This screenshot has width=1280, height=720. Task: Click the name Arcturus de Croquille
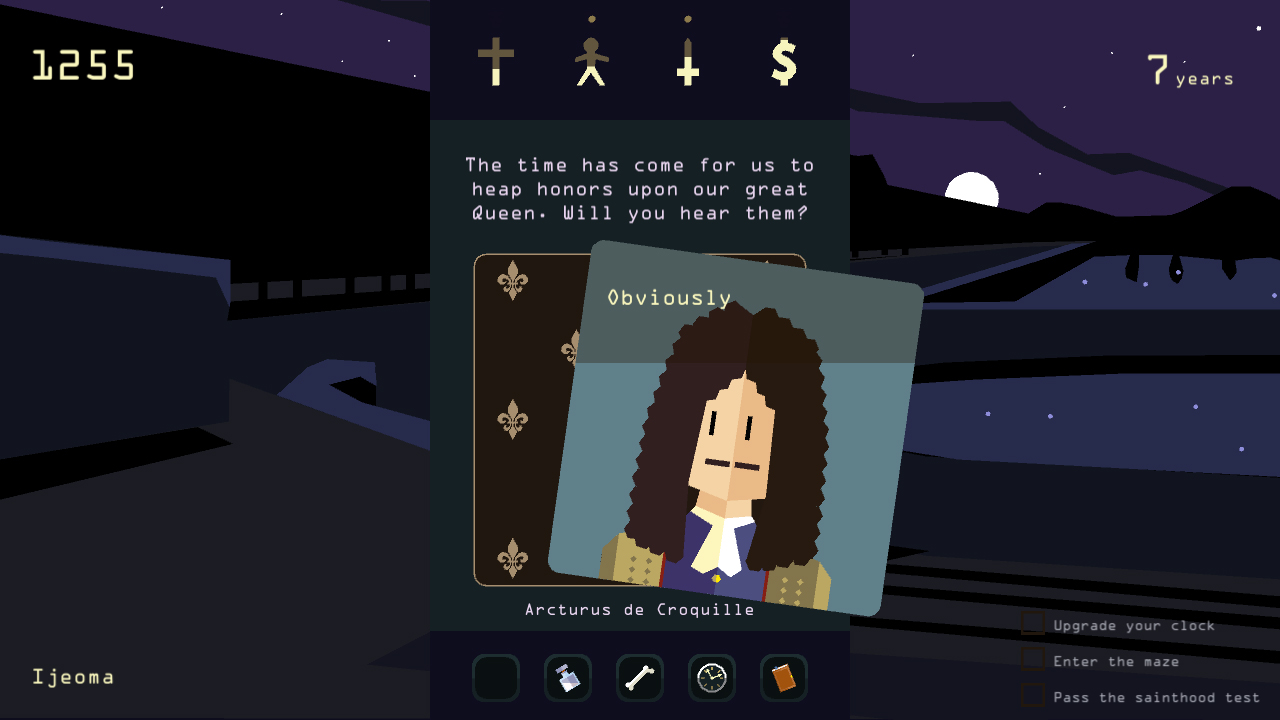[x=639, y=610]
